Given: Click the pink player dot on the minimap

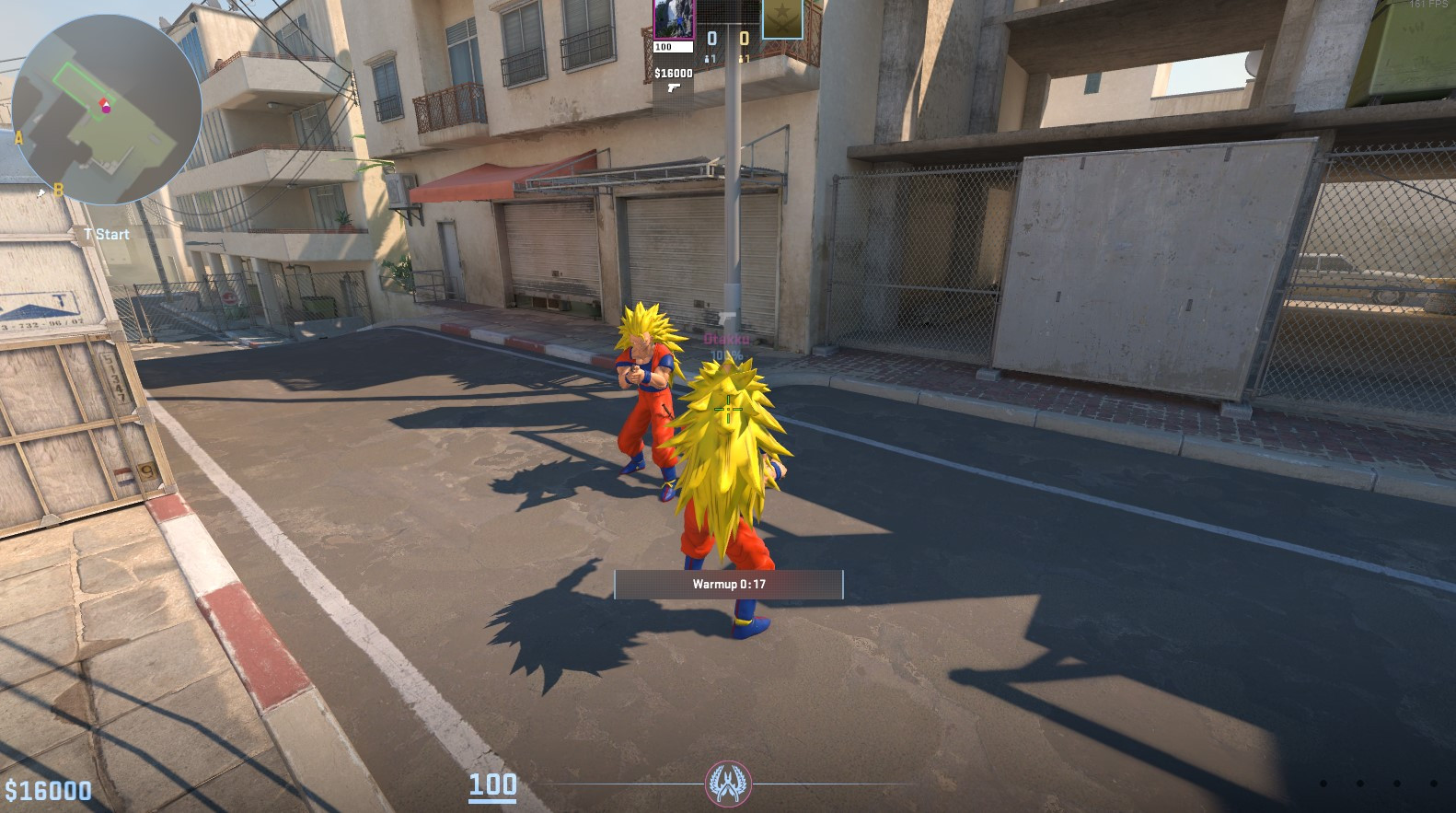Looking at the screenshot, I should coord(105,110).
